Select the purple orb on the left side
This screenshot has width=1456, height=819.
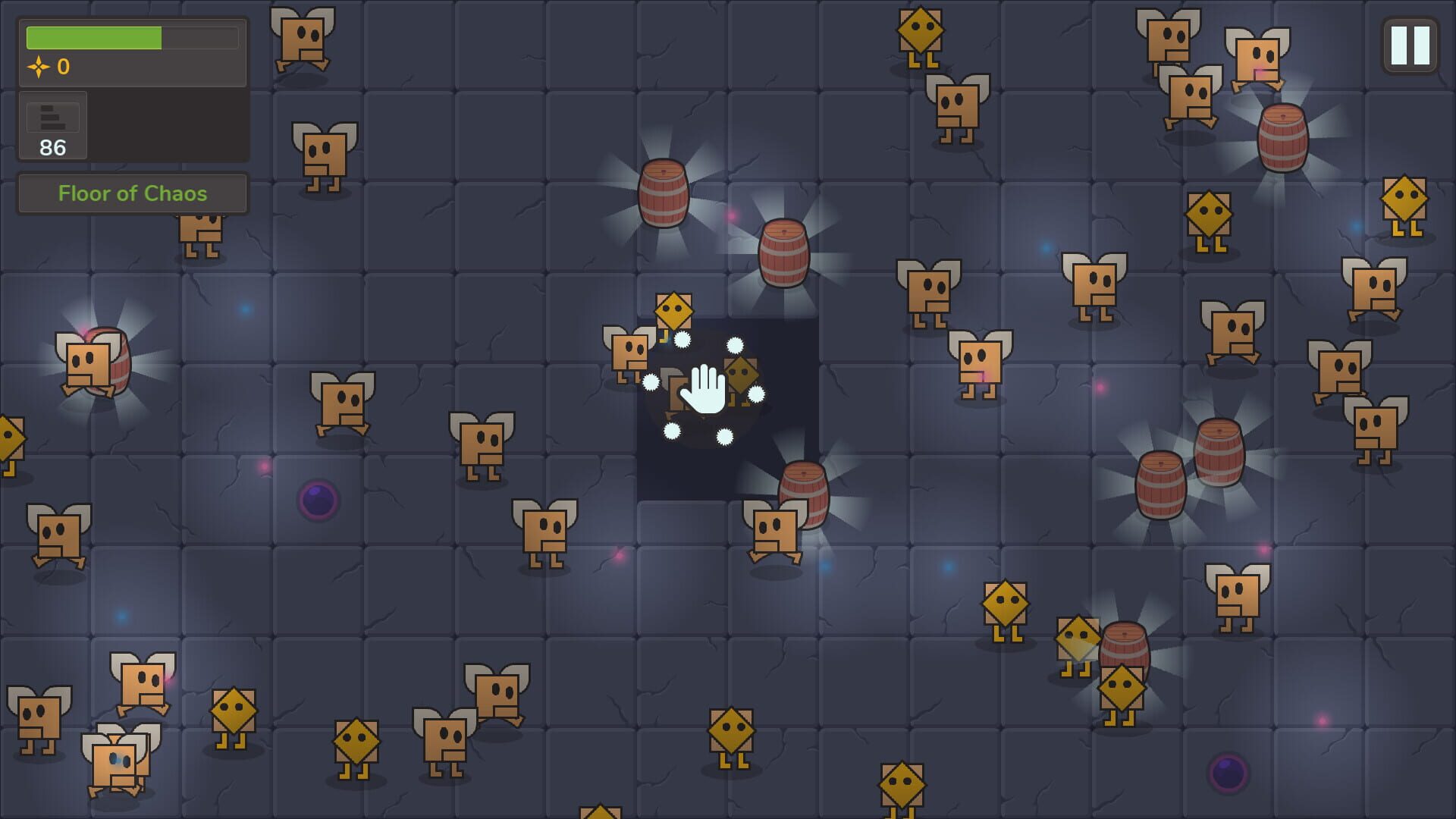coord(318,498)
